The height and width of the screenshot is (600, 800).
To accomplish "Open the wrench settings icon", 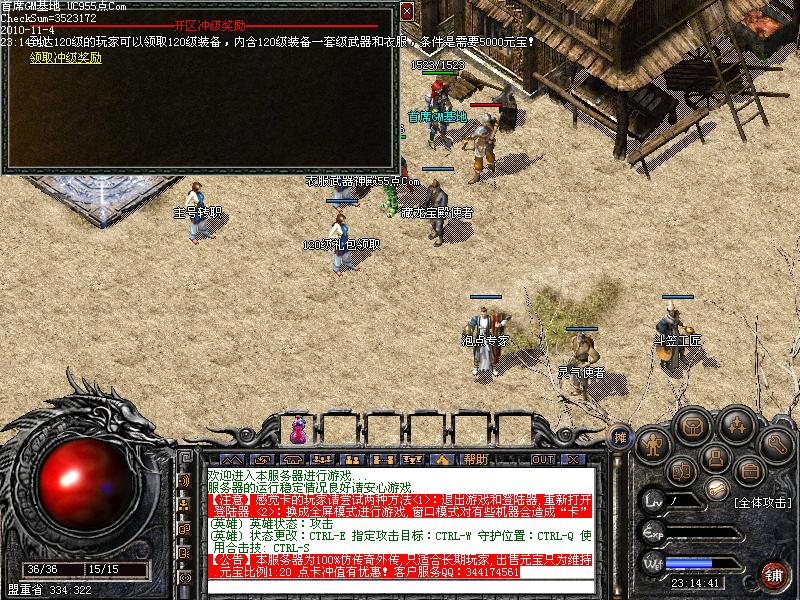I will tap(777, 441).
